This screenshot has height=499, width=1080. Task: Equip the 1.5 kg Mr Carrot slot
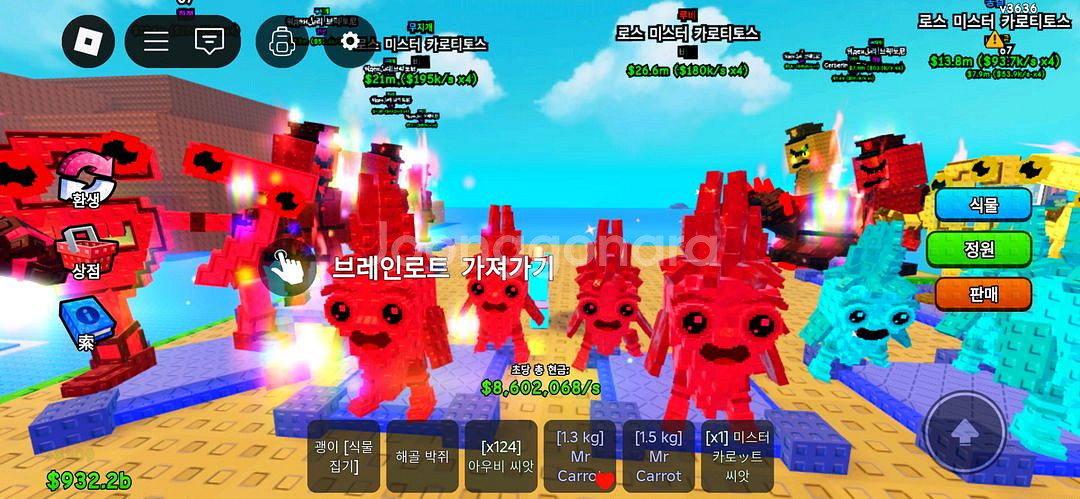[x=658, y=455]
